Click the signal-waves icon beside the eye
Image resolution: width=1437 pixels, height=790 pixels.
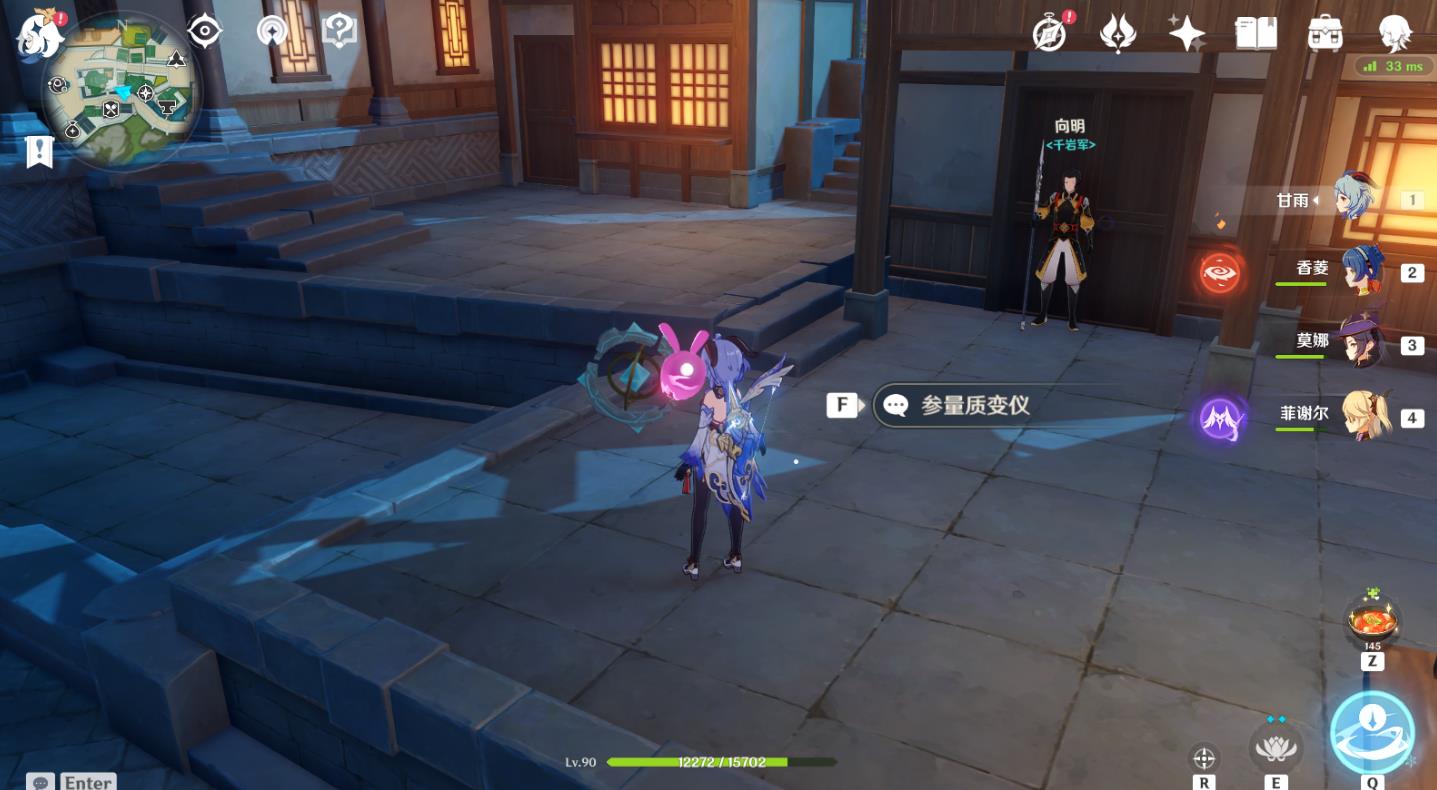(271, 32)
